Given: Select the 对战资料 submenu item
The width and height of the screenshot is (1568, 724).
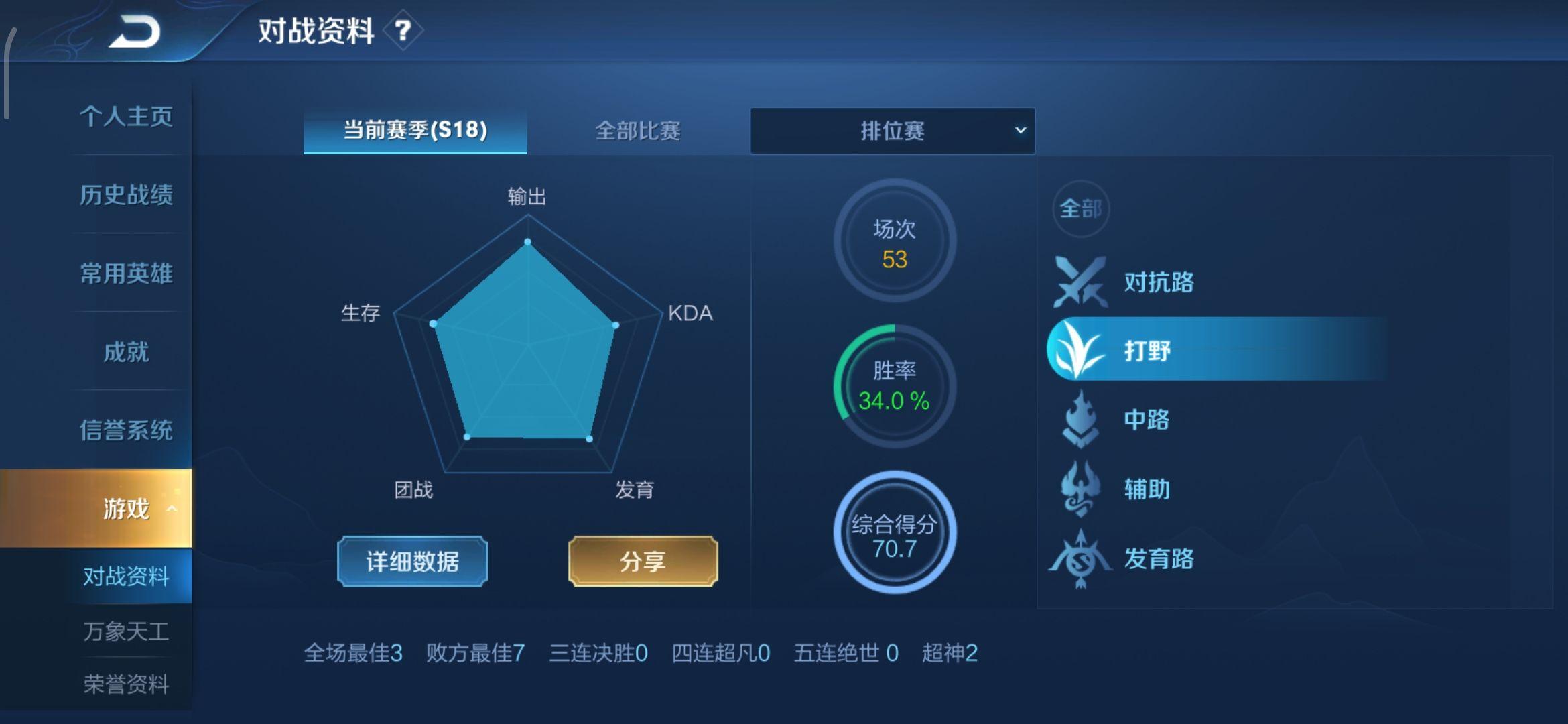Looking at the screenshot, I should coord(126,577).
